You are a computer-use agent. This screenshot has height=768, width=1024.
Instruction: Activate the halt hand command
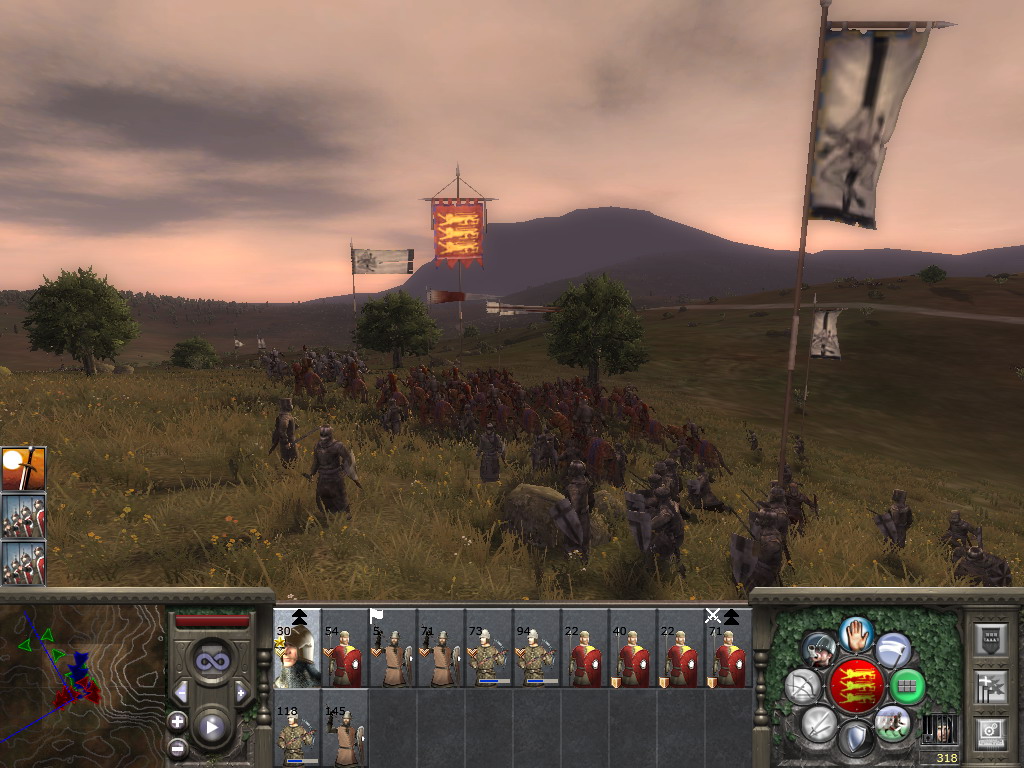click(x=856, y=633)
